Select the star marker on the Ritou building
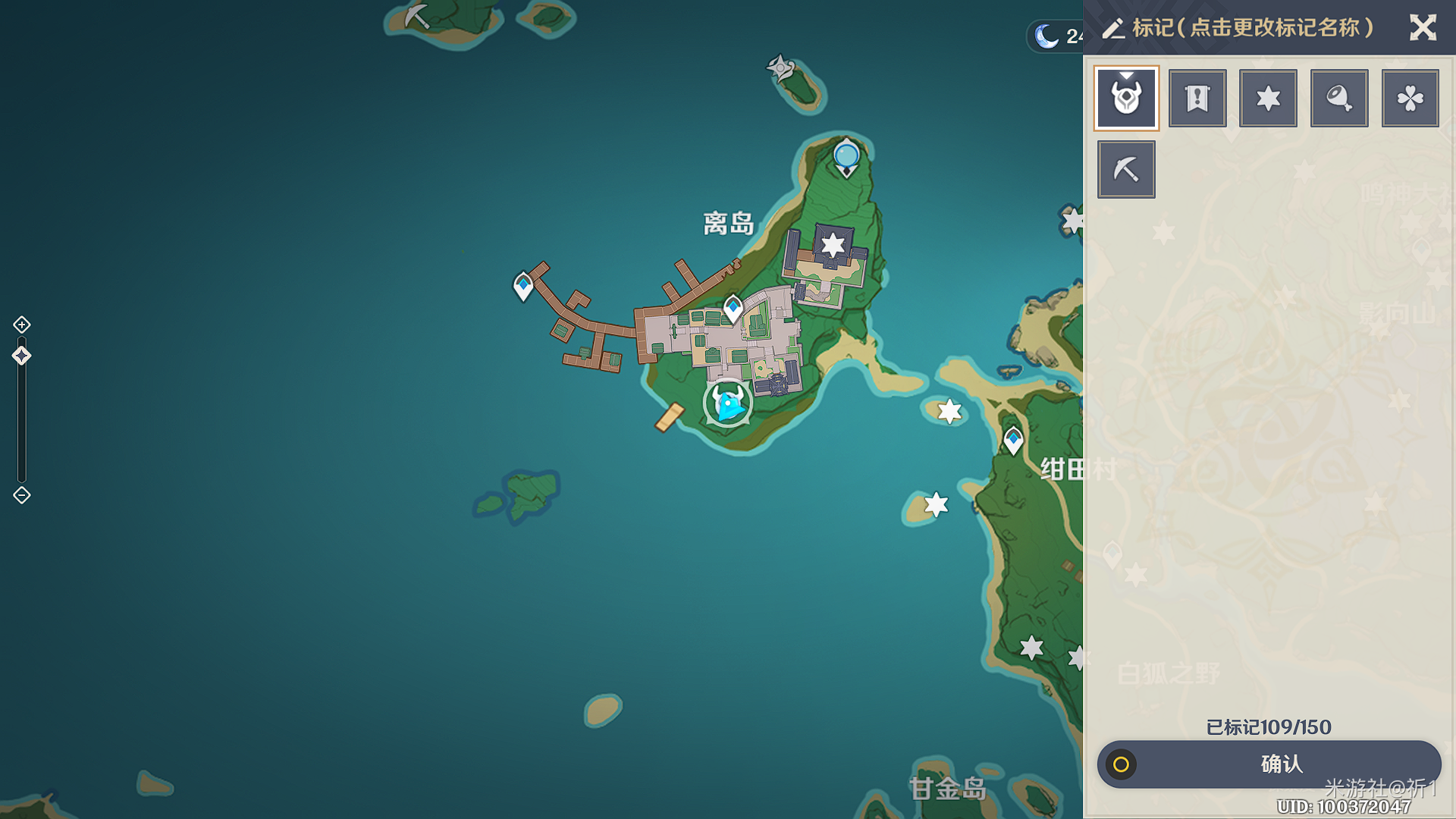The height and width of the screenshot is (819, 1456). click(833, 244)
